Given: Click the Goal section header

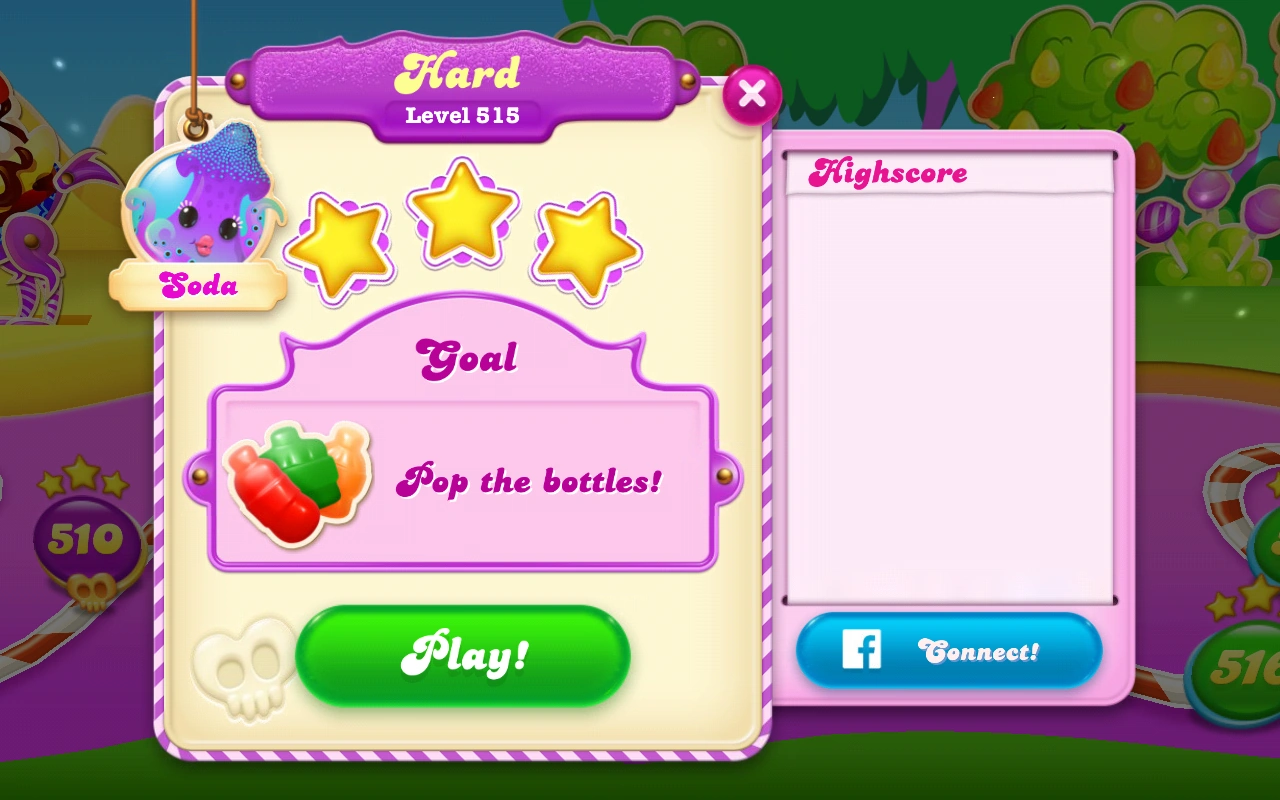Looking at the screenshot, I should (x=466, y=357).
